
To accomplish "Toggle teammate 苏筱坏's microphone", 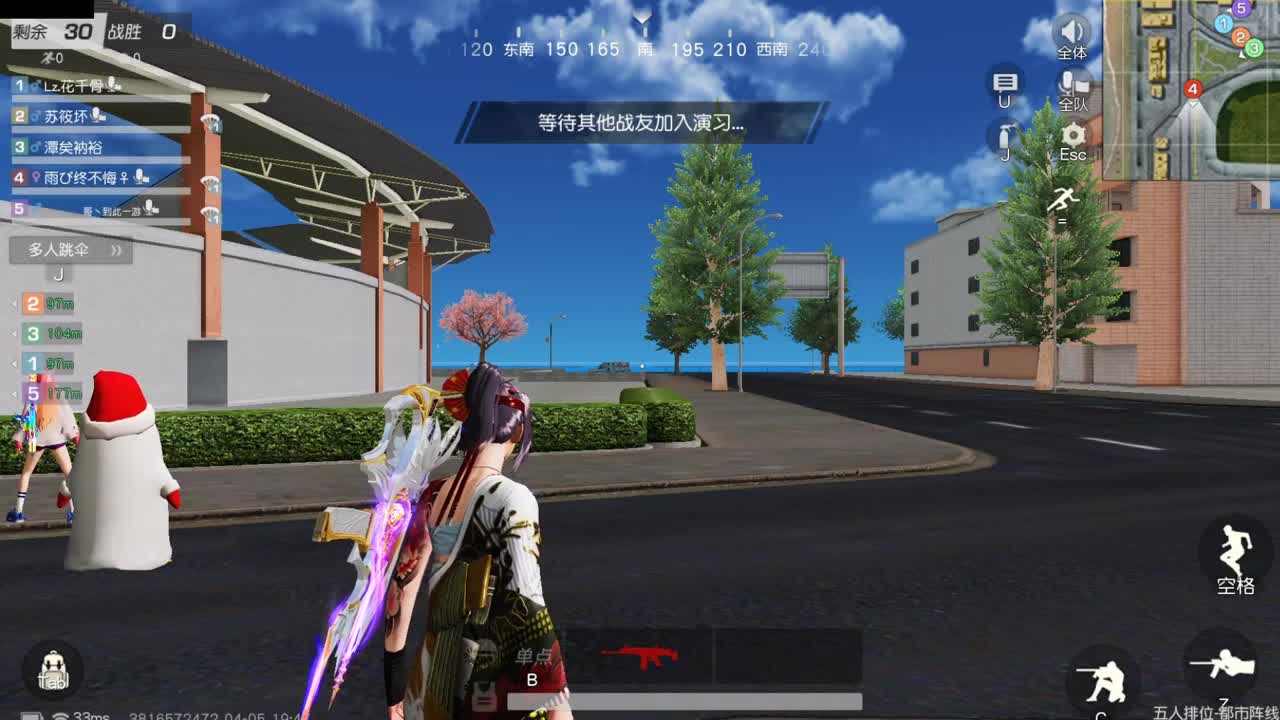I will [96, 116].
